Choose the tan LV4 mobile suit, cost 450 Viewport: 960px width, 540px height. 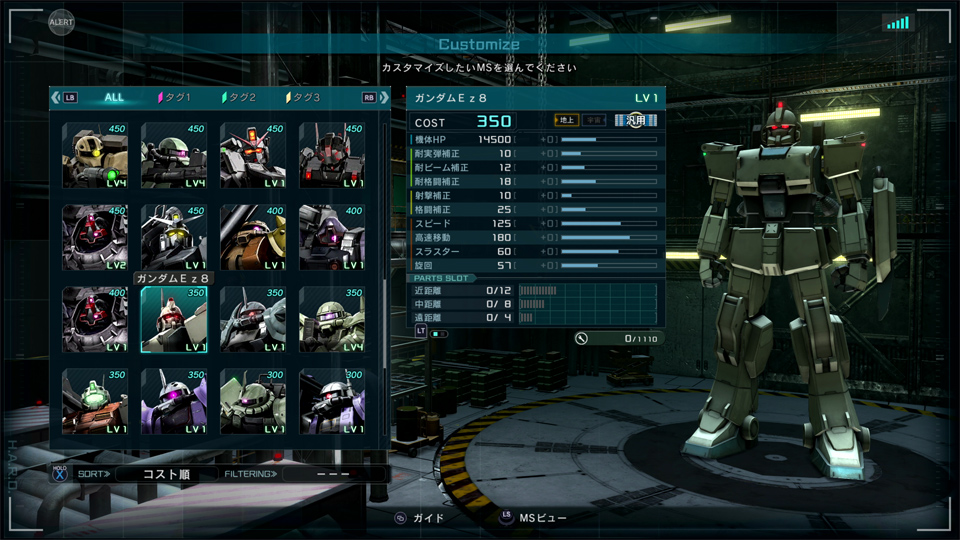95,156
